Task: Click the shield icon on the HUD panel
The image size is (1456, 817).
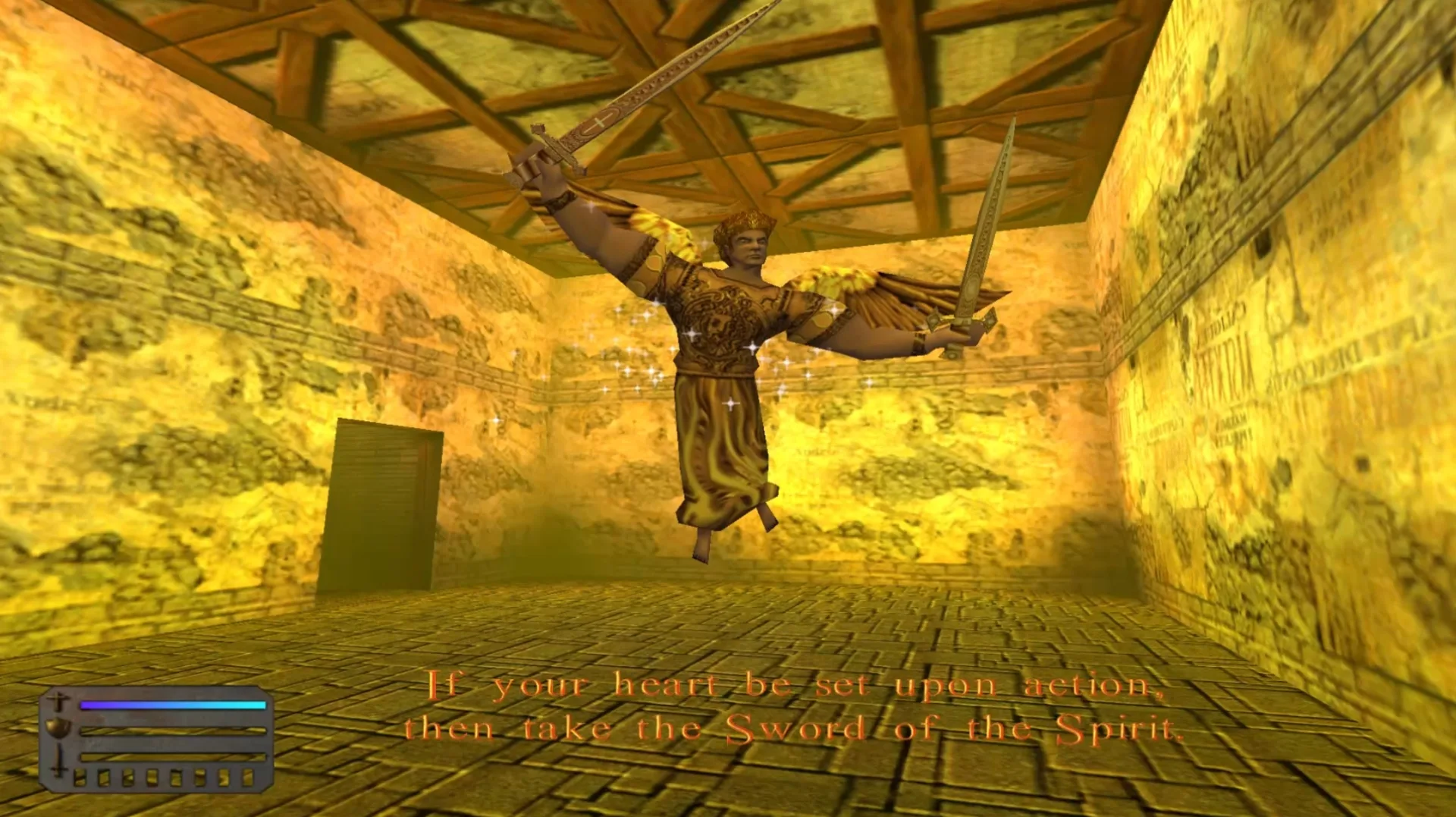Action: point(58,729)
